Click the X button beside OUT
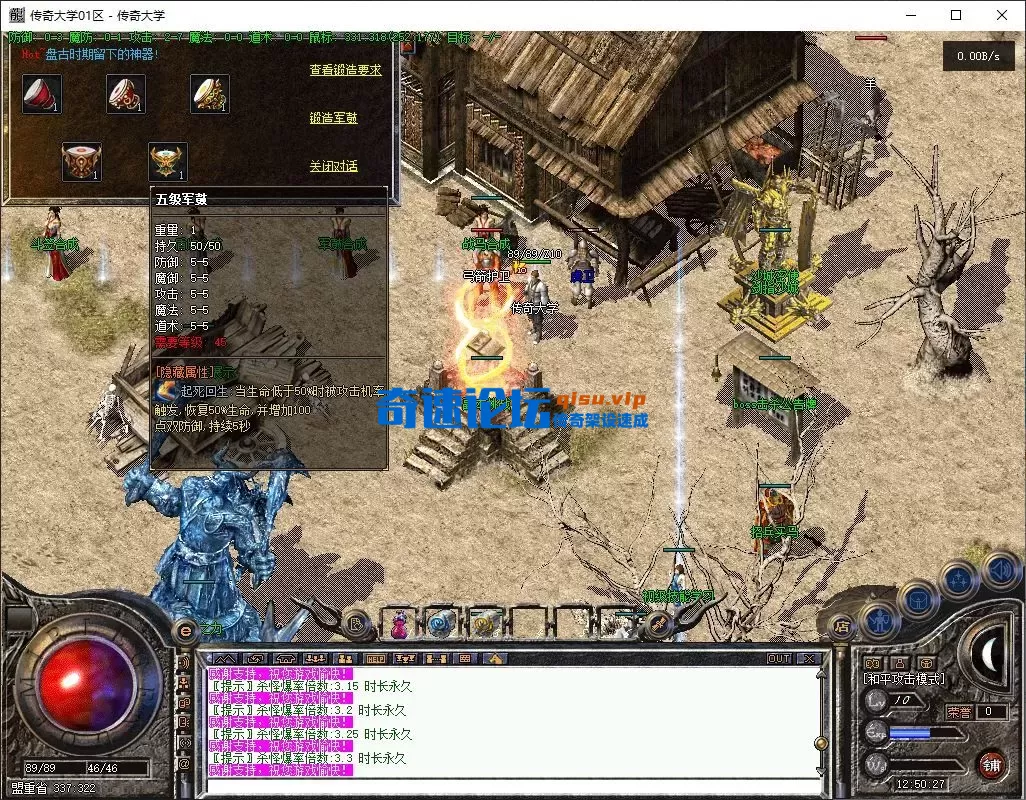The image size is (1026, 800). 808,659
